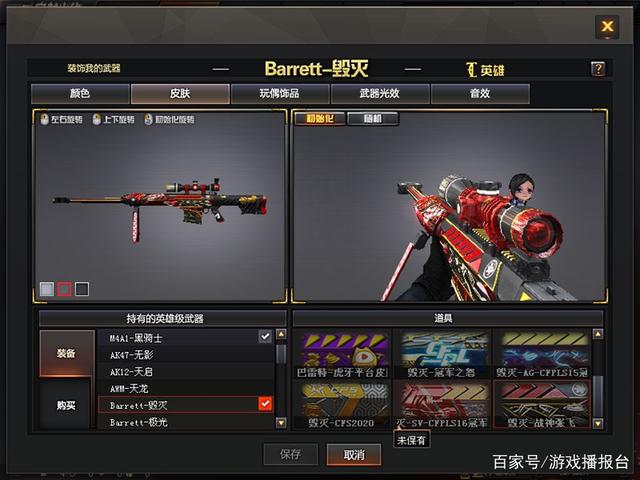Show the 音效 tab
Screen dimensions: 640x480
[479, 94]
